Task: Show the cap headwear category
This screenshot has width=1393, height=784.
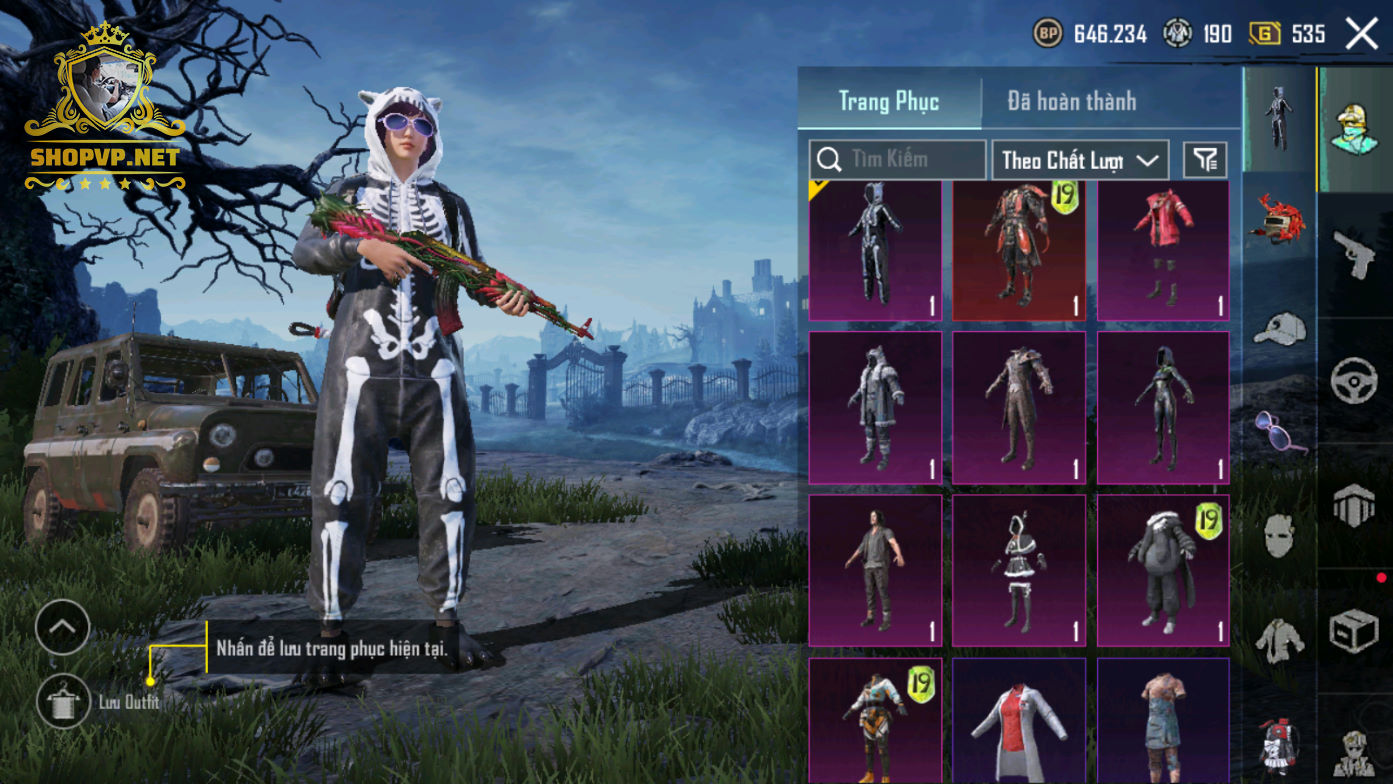Action: click(1279, 328)
